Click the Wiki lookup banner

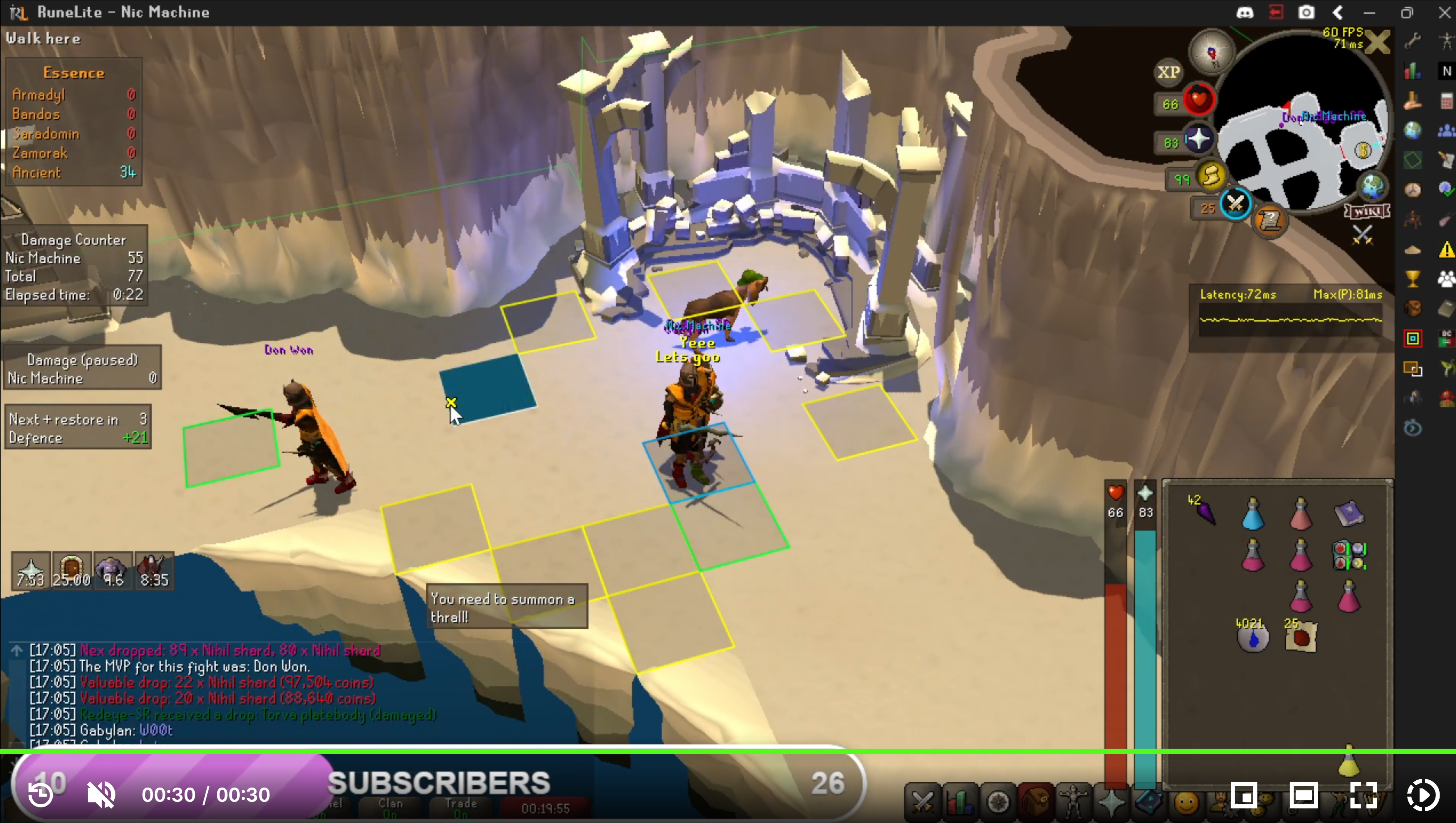pos(1367,212)
